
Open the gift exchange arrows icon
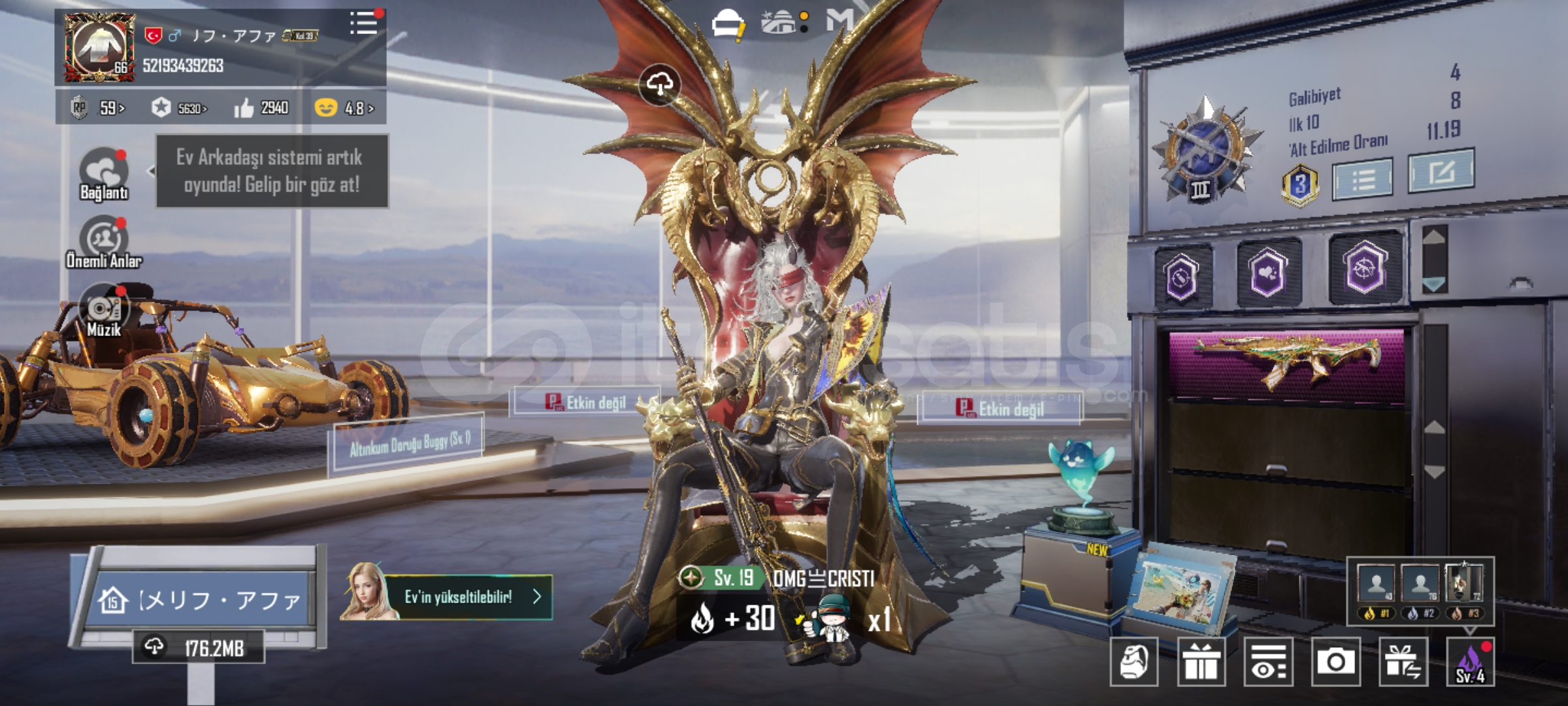1403,662
